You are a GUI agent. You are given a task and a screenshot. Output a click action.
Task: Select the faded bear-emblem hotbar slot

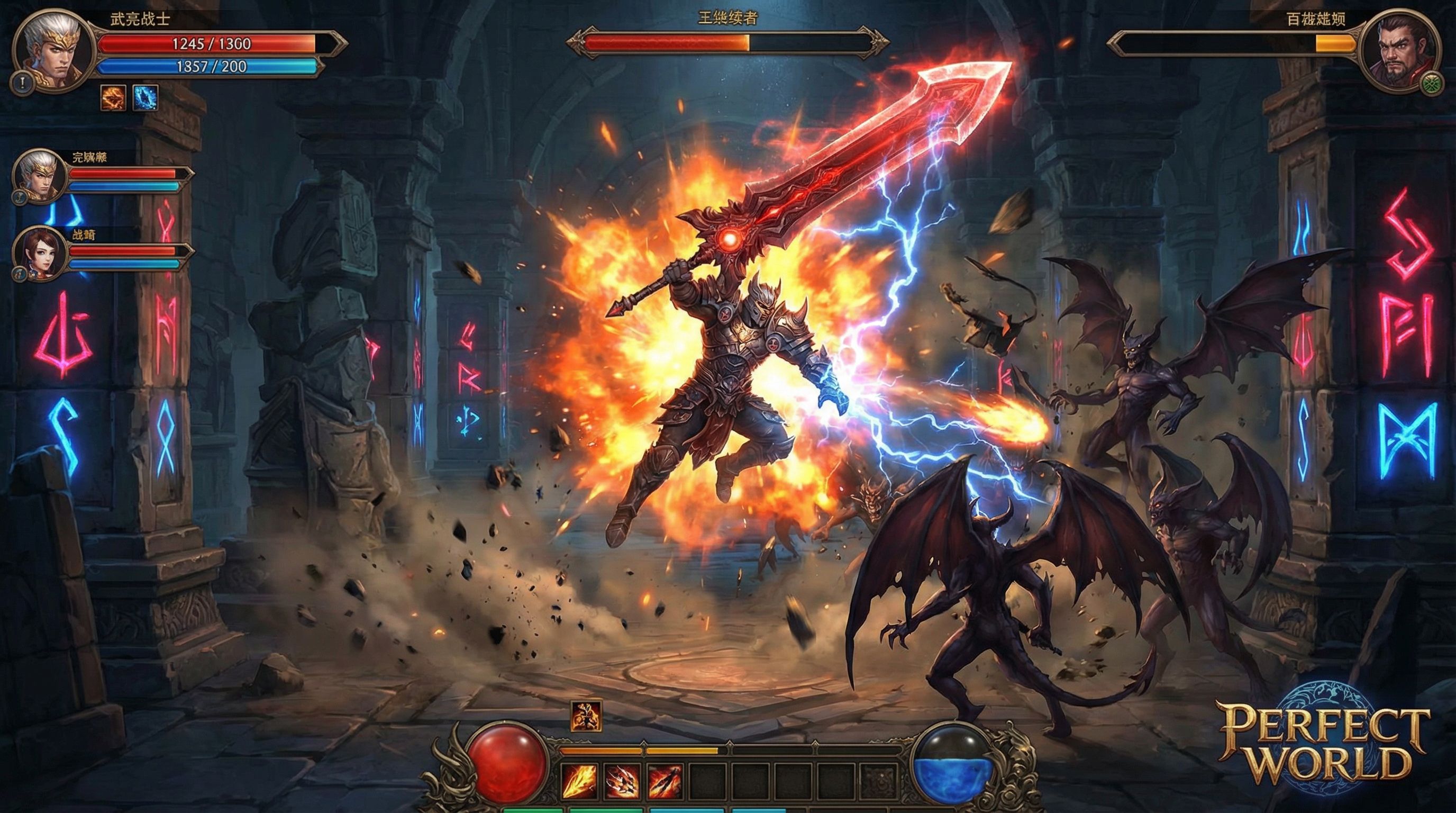pos(879,781)
